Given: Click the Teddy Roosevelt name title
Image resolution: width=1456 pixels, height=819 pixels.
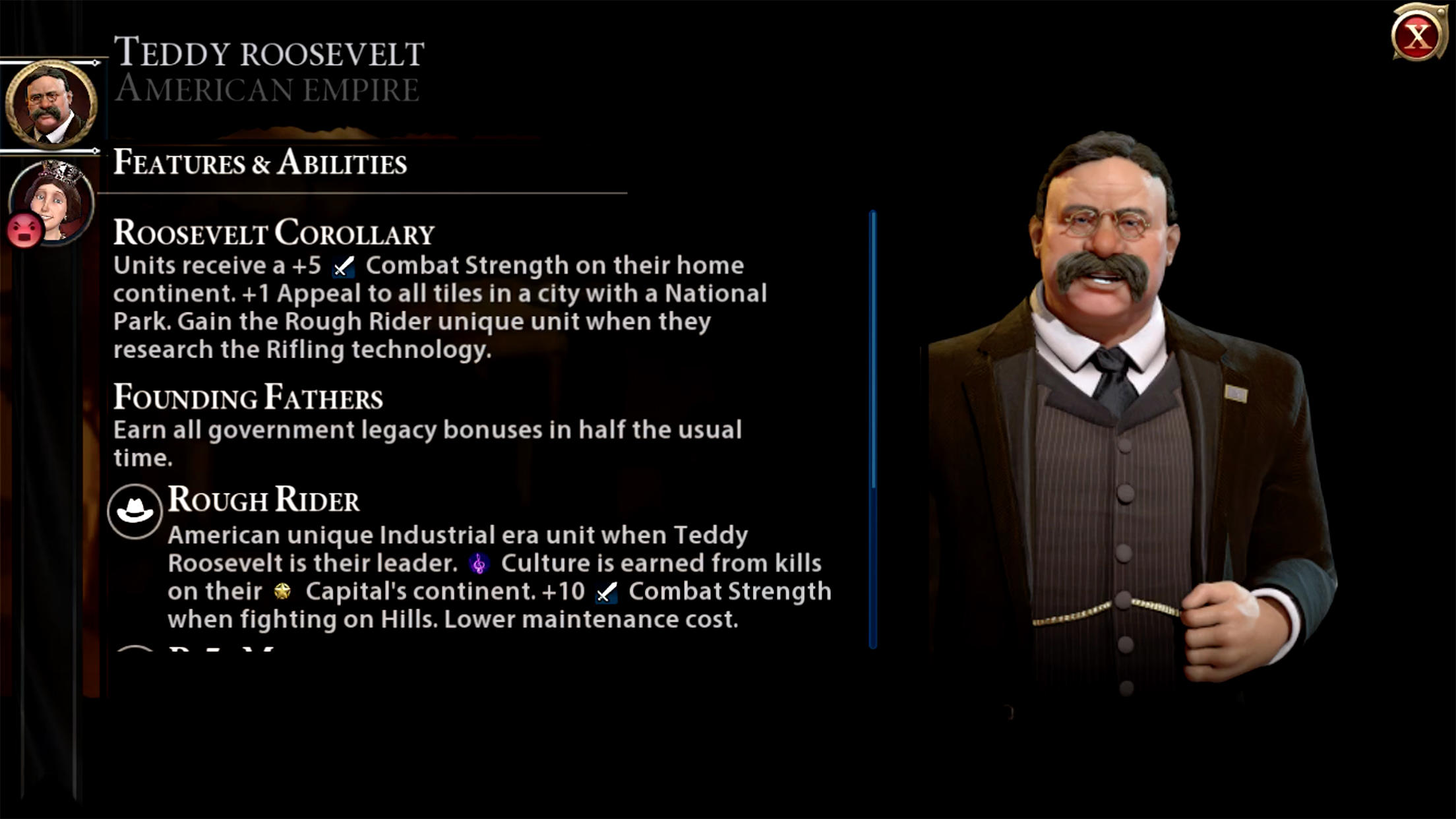Looking at the screenshot, I should [270, 53].
